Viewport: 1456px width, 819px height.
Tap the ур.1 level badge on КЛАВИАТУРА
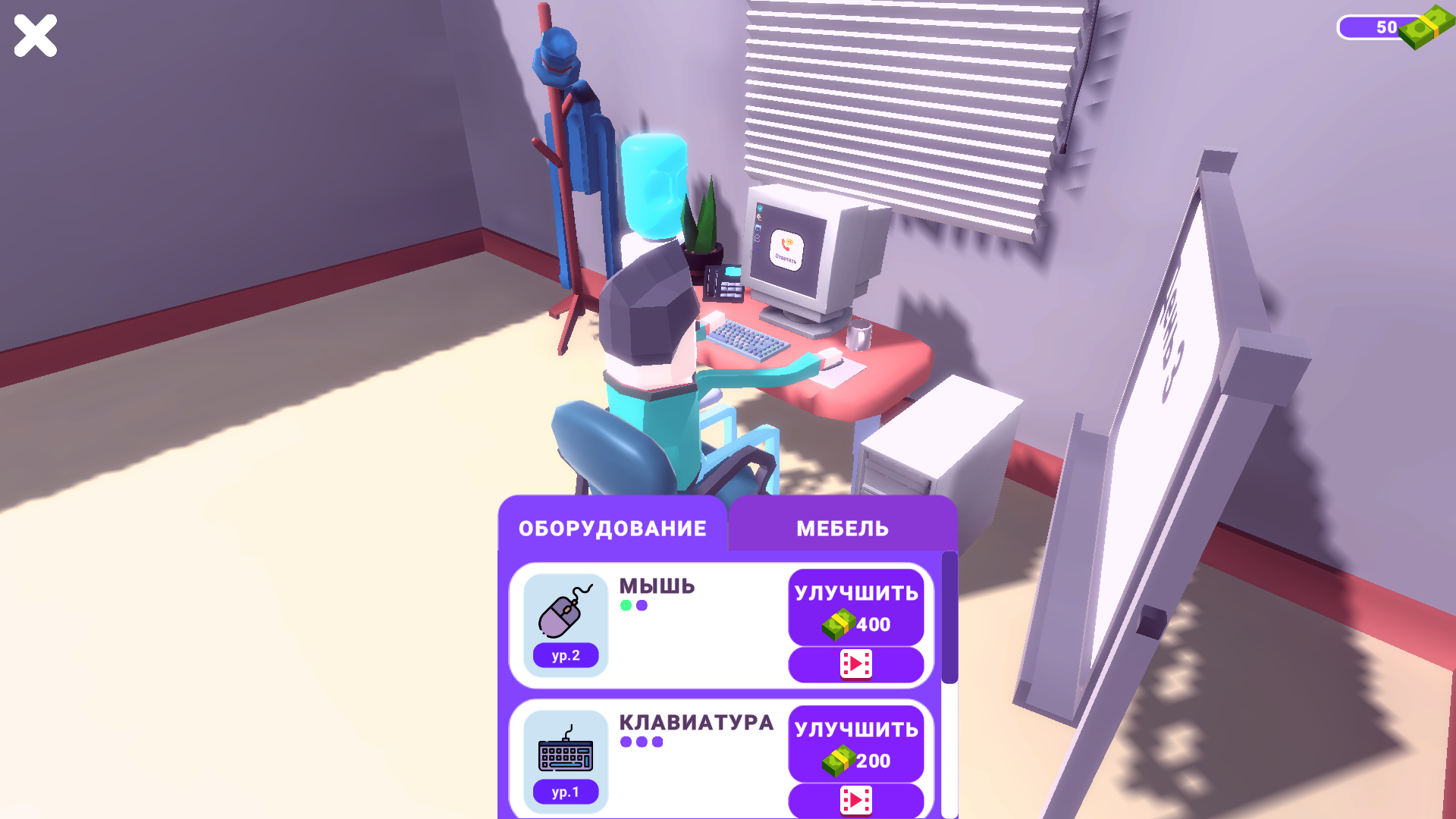point(564,791)
